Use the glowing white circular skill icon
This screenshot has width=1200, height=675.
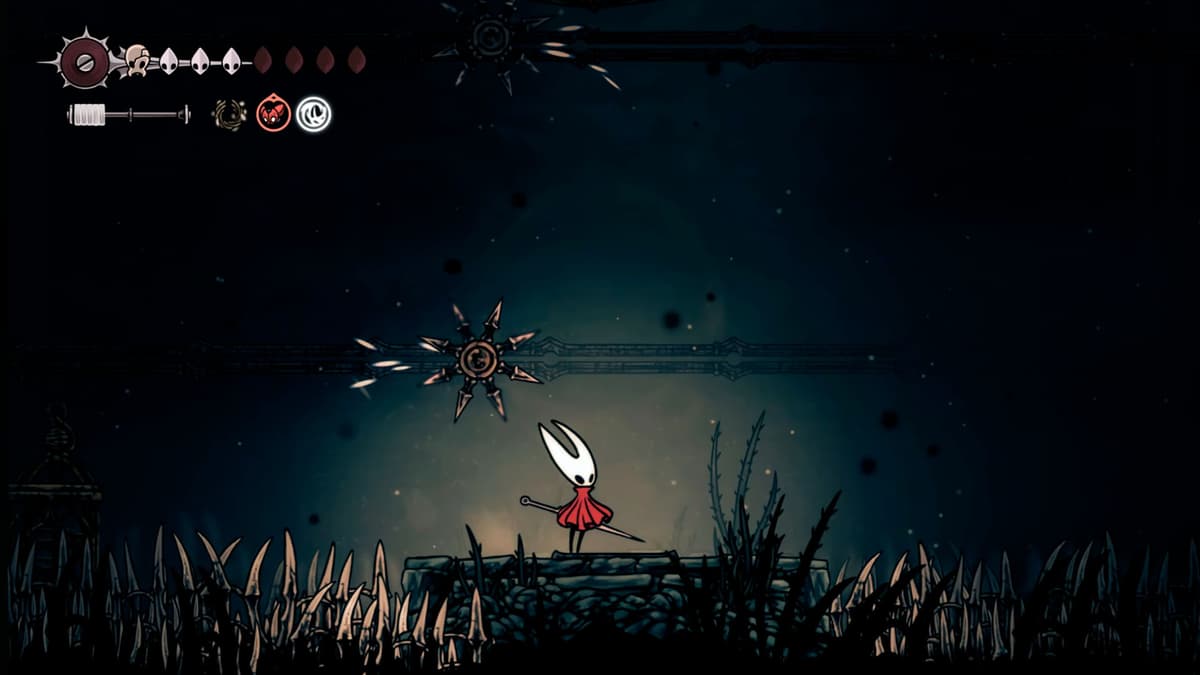coord(314,114)
